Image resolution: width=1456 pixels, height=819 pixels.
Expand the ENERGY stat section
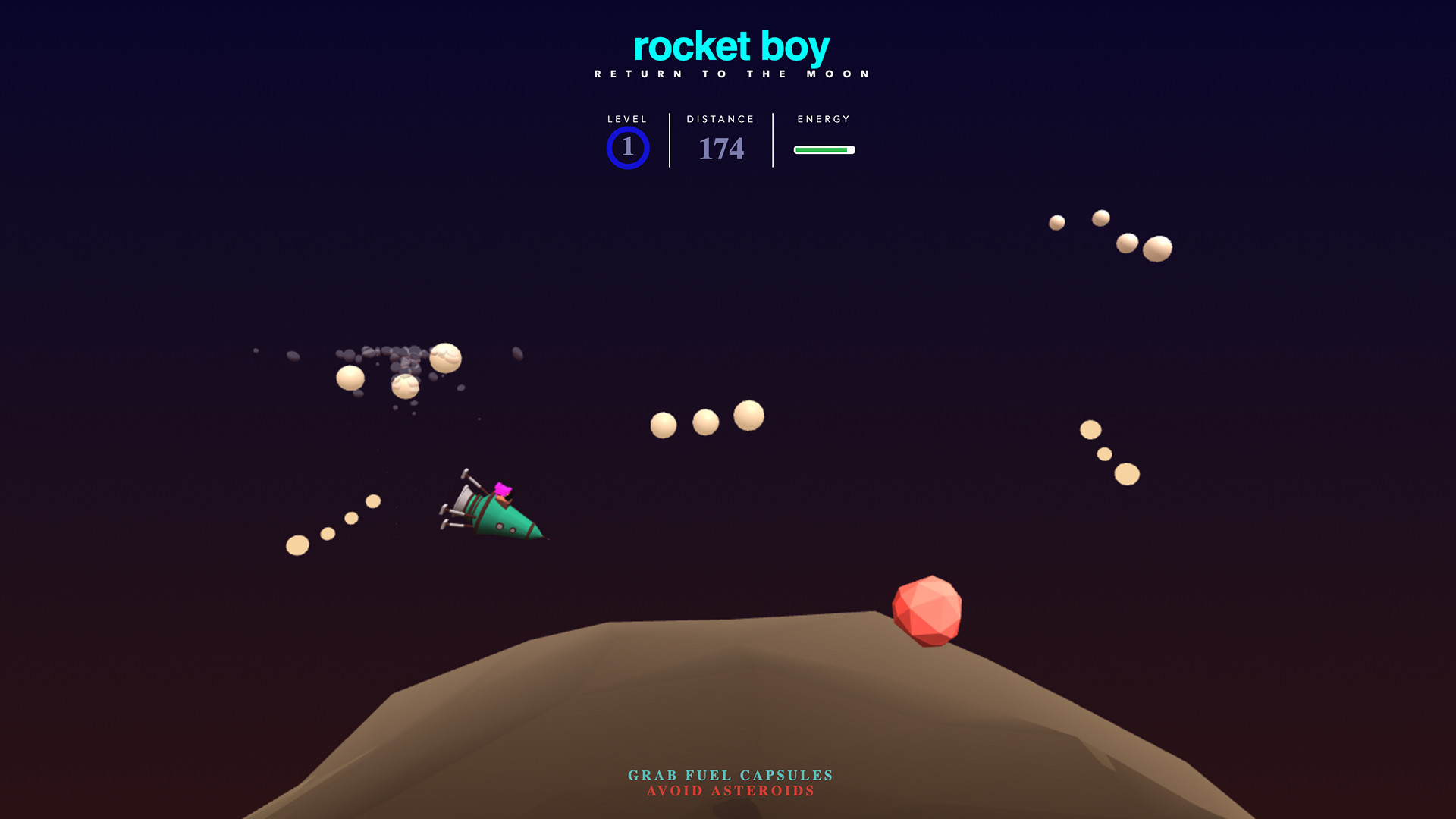[824, 119]
